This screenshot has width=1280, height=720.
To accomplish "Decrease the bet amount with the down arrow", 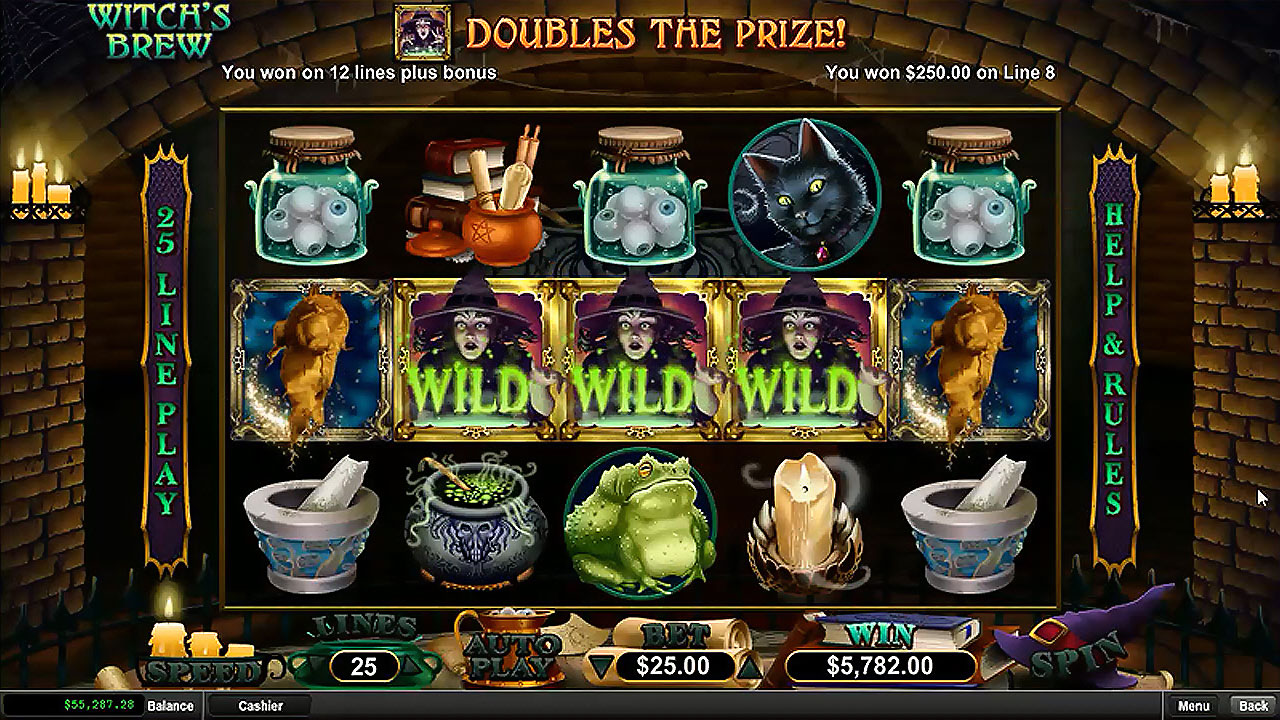I will click(x=600, y=665).
